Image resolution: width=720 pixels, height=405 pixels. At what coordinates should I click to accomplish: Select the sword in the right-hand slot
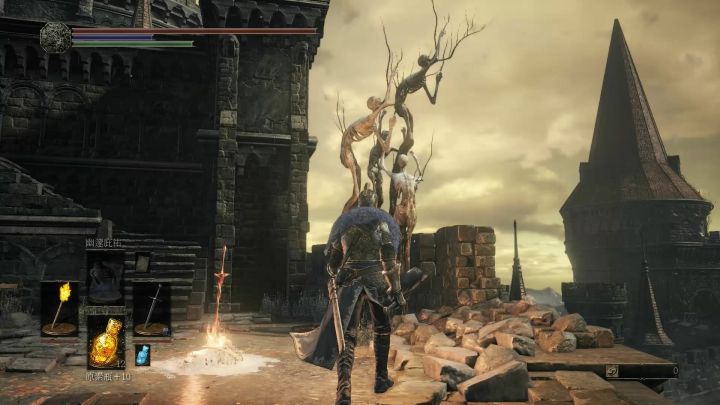(x=152, y=309)
